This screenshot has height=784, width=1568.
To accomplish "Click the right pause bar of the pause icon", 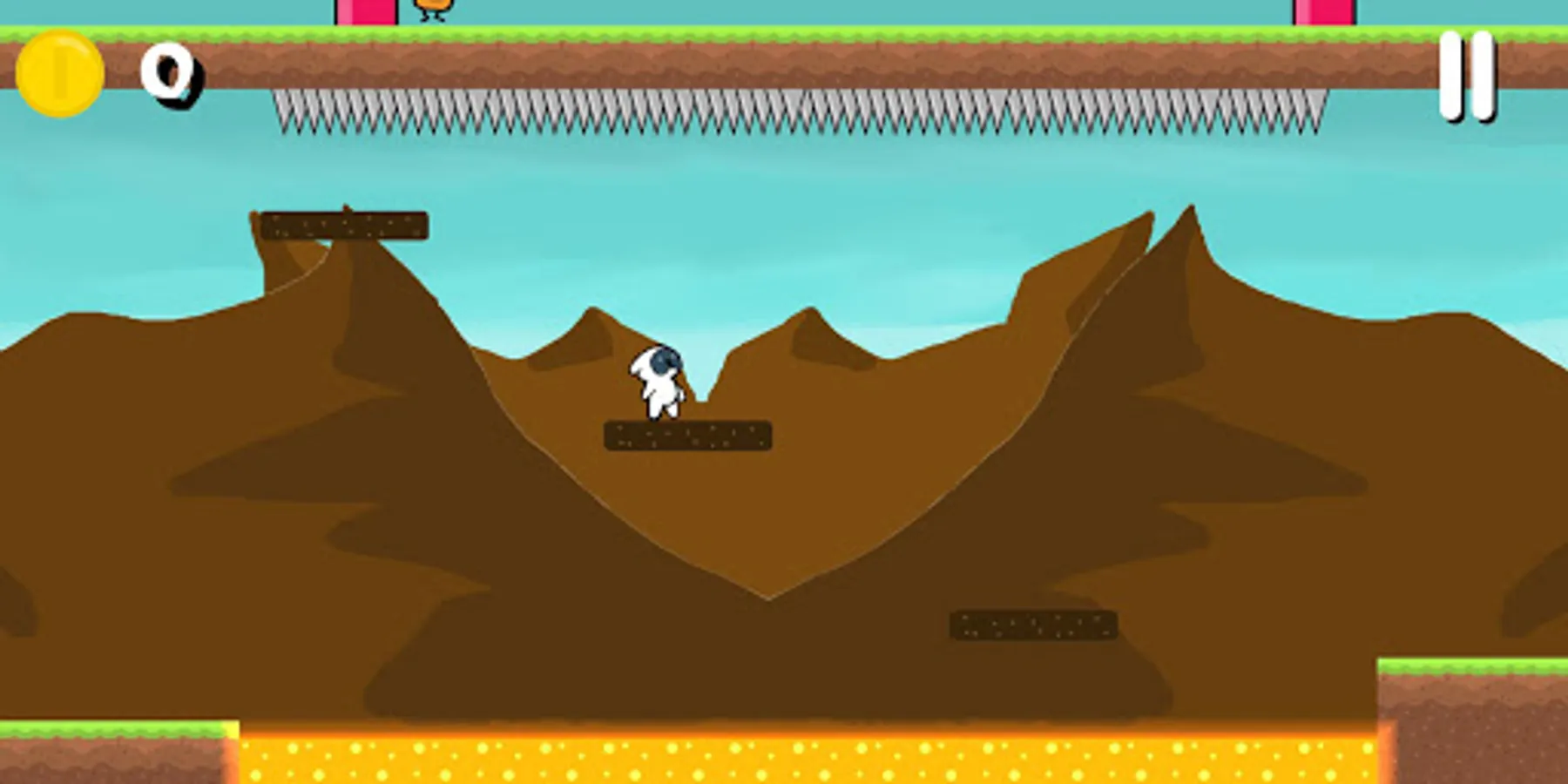I will click(x=1484, y=74).
